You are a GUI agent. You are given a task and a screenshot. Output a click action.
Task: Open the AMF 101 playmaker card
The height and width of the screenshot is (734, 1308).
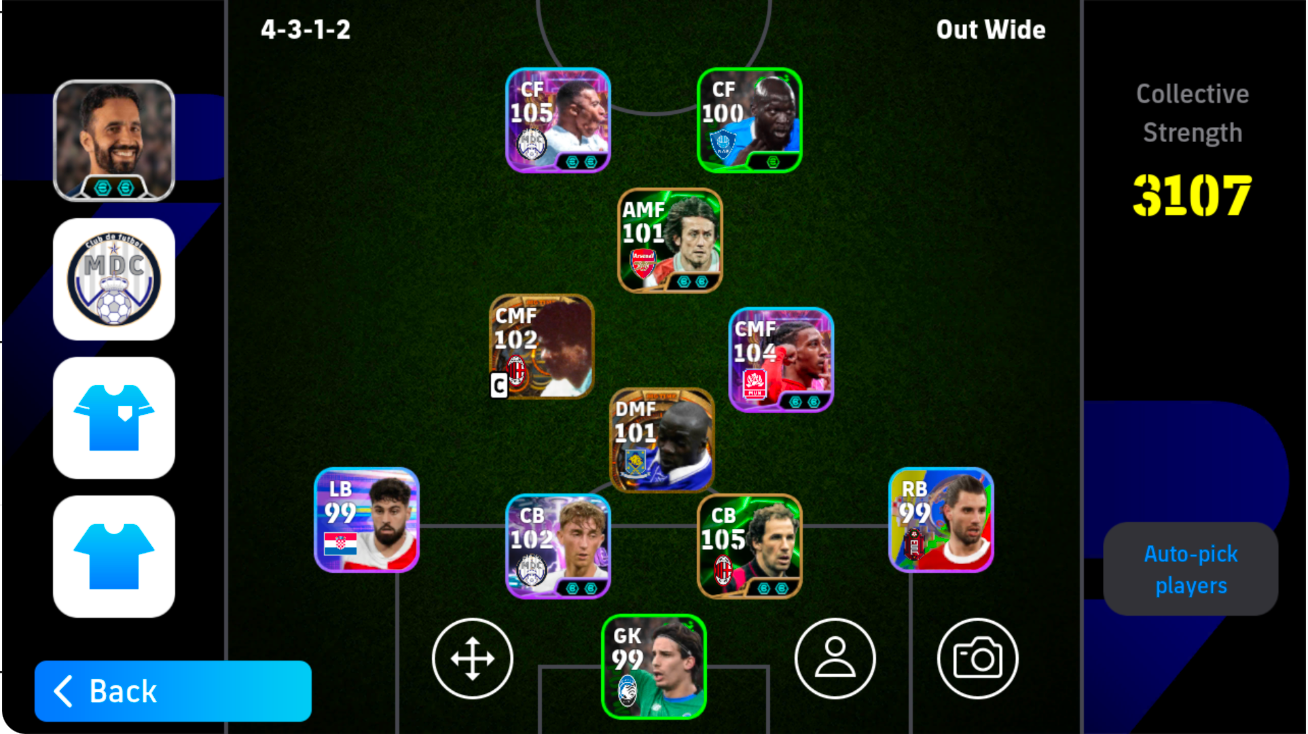coord(669,240)
